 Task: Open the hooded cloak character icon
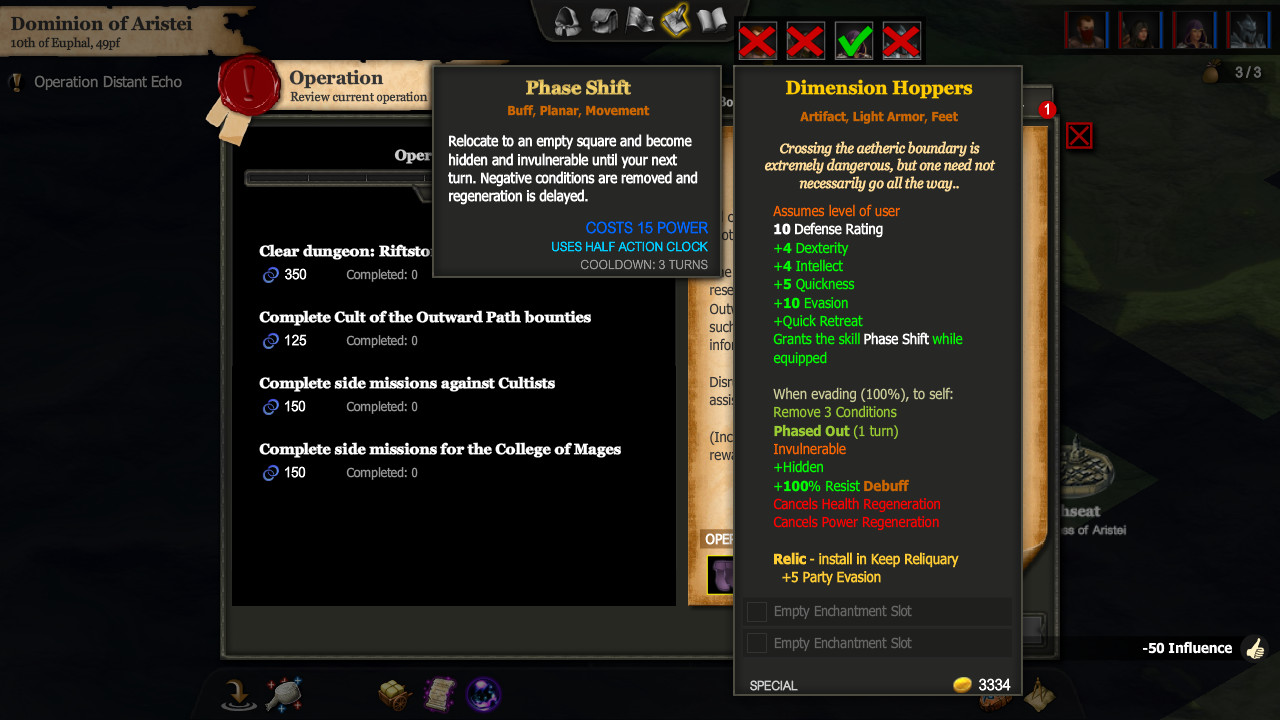565,20
